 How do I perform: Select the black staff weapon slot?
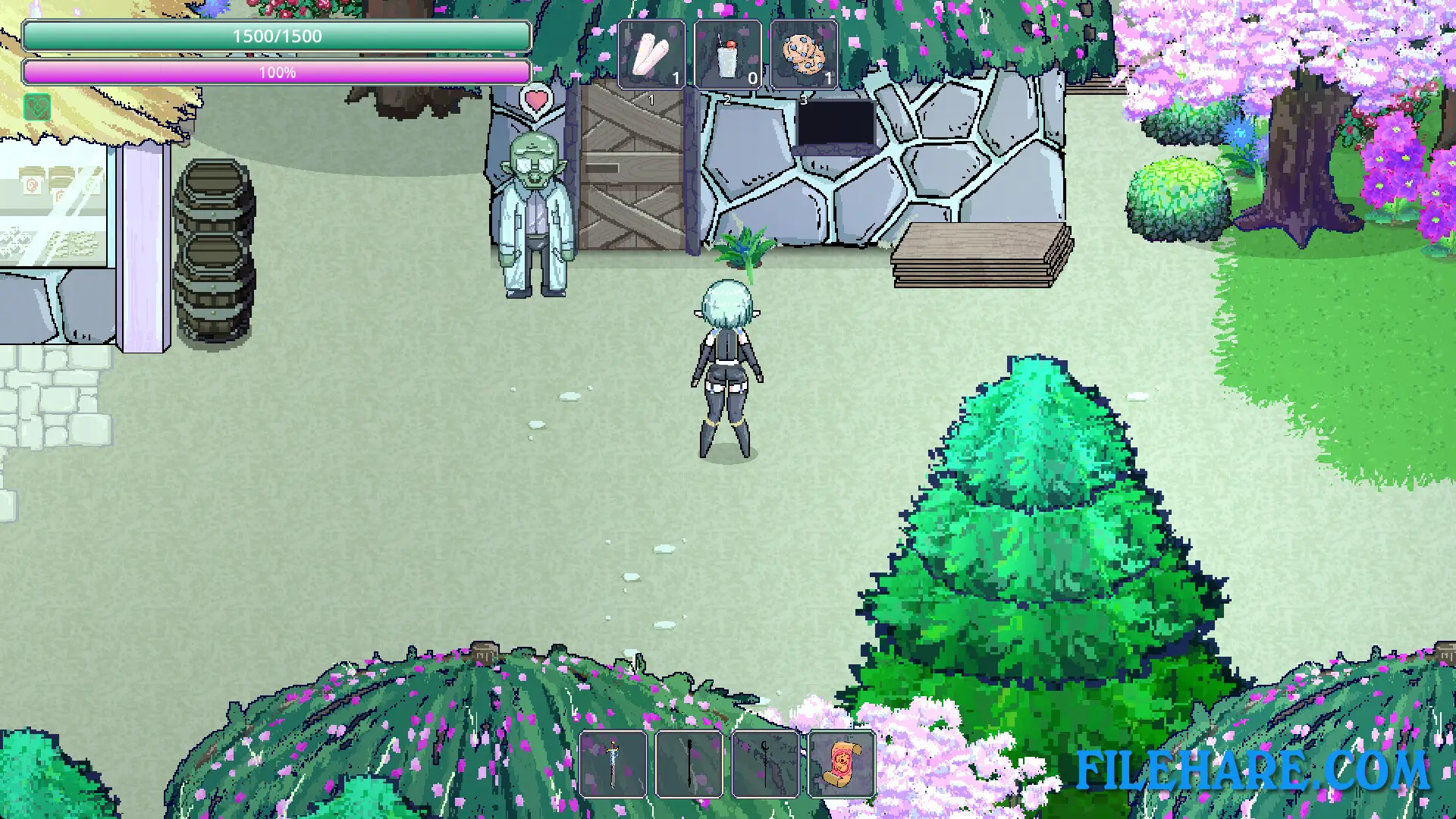pyautogui.click(x=689, y=762)
